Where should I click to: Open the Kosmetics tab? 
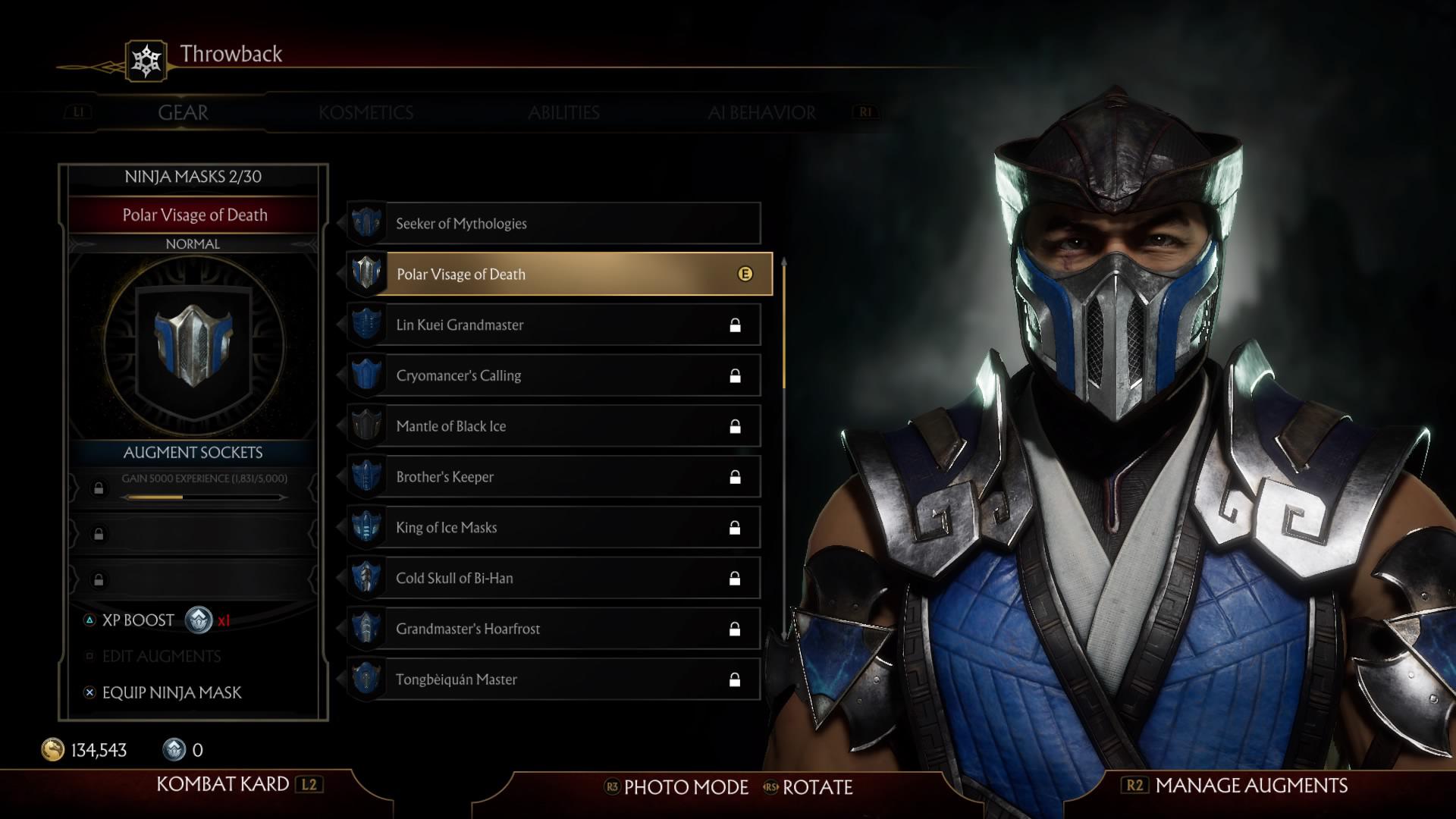pyautogui.click(x=366, y=113)
